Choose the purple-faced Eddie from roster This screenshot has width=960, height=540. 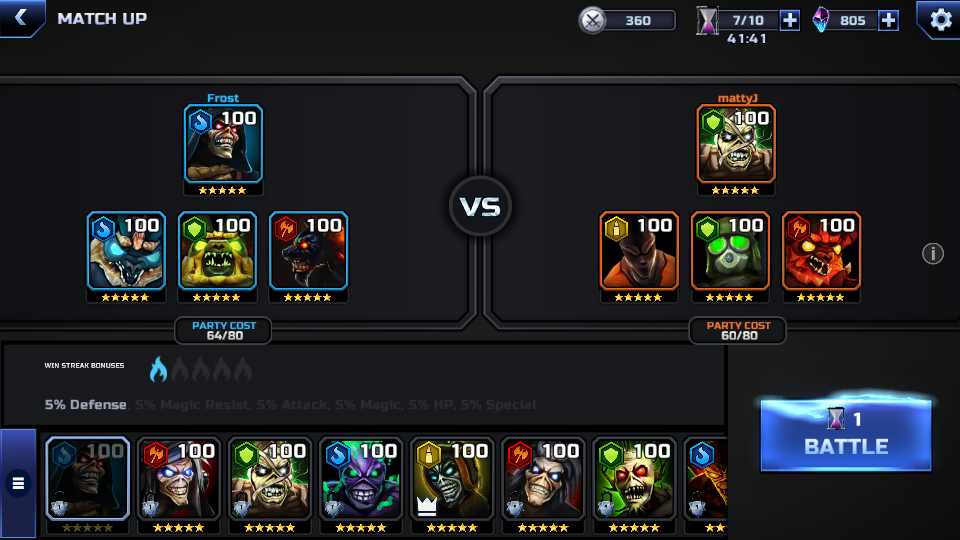pos(361,480)
